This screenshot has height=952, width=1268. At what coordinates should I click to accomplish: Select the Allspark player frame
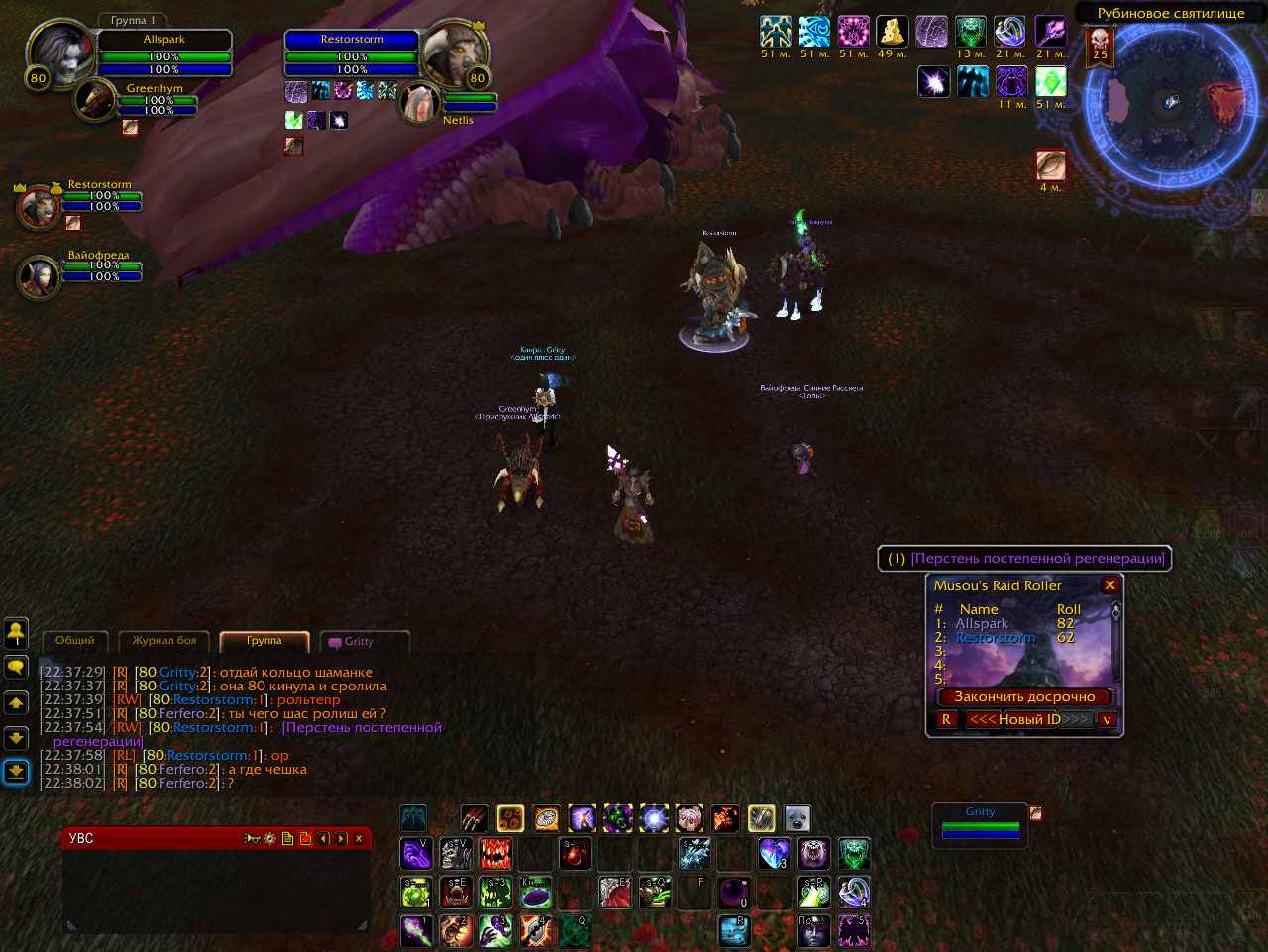pyautogui.click(x=163, y=54)
